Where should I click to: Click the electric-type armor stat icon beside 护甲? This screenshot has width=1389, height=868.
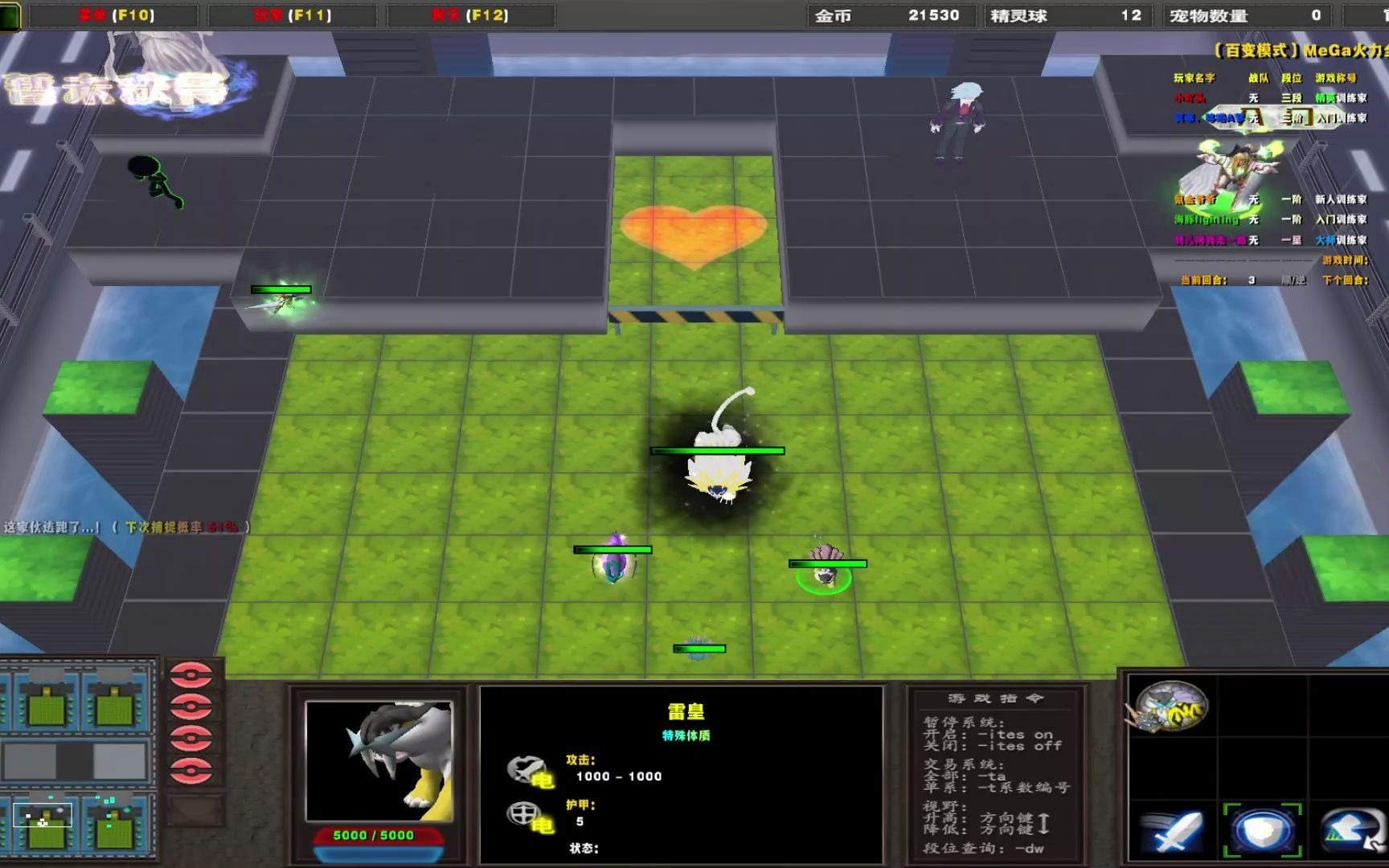click(527, 816)
